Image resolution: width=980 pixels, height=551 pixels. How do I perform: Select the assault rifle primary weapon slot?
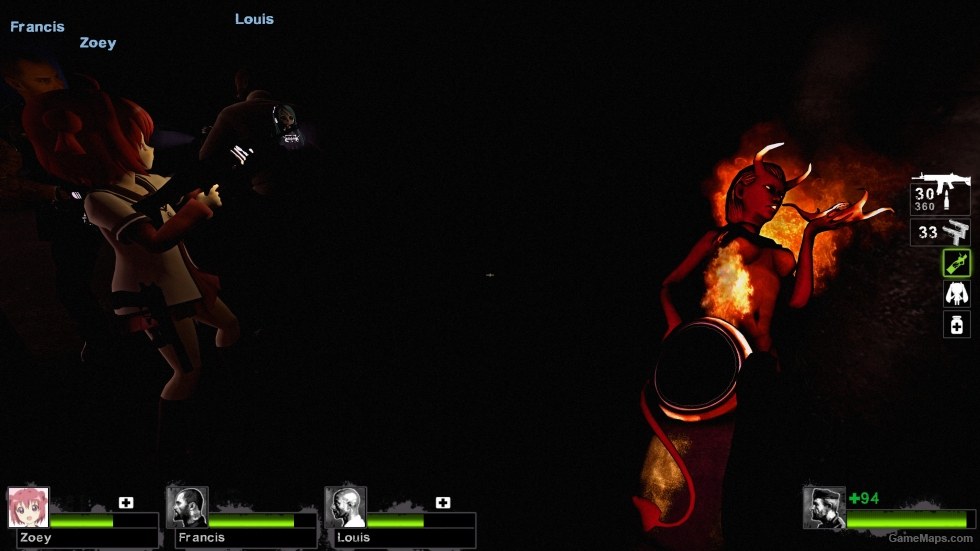pos(940,195)
